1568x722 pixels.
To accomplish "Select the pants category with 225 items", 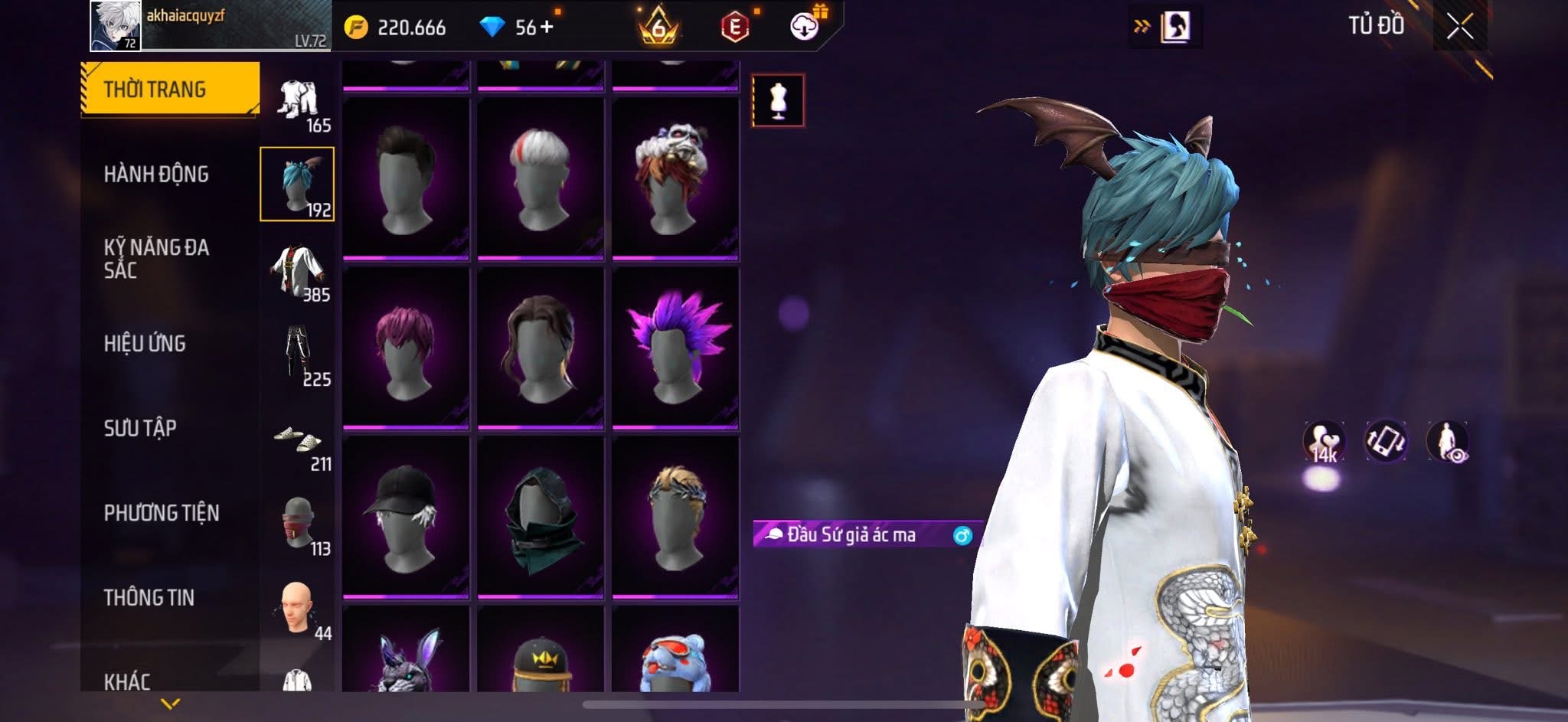I will 299,356.
